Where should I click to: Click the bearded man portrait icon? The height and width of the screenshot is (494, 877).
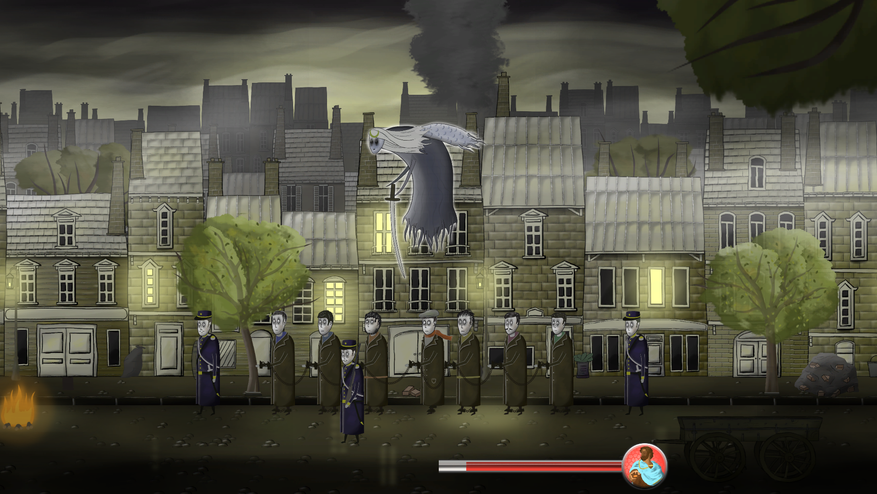point(644,465)
